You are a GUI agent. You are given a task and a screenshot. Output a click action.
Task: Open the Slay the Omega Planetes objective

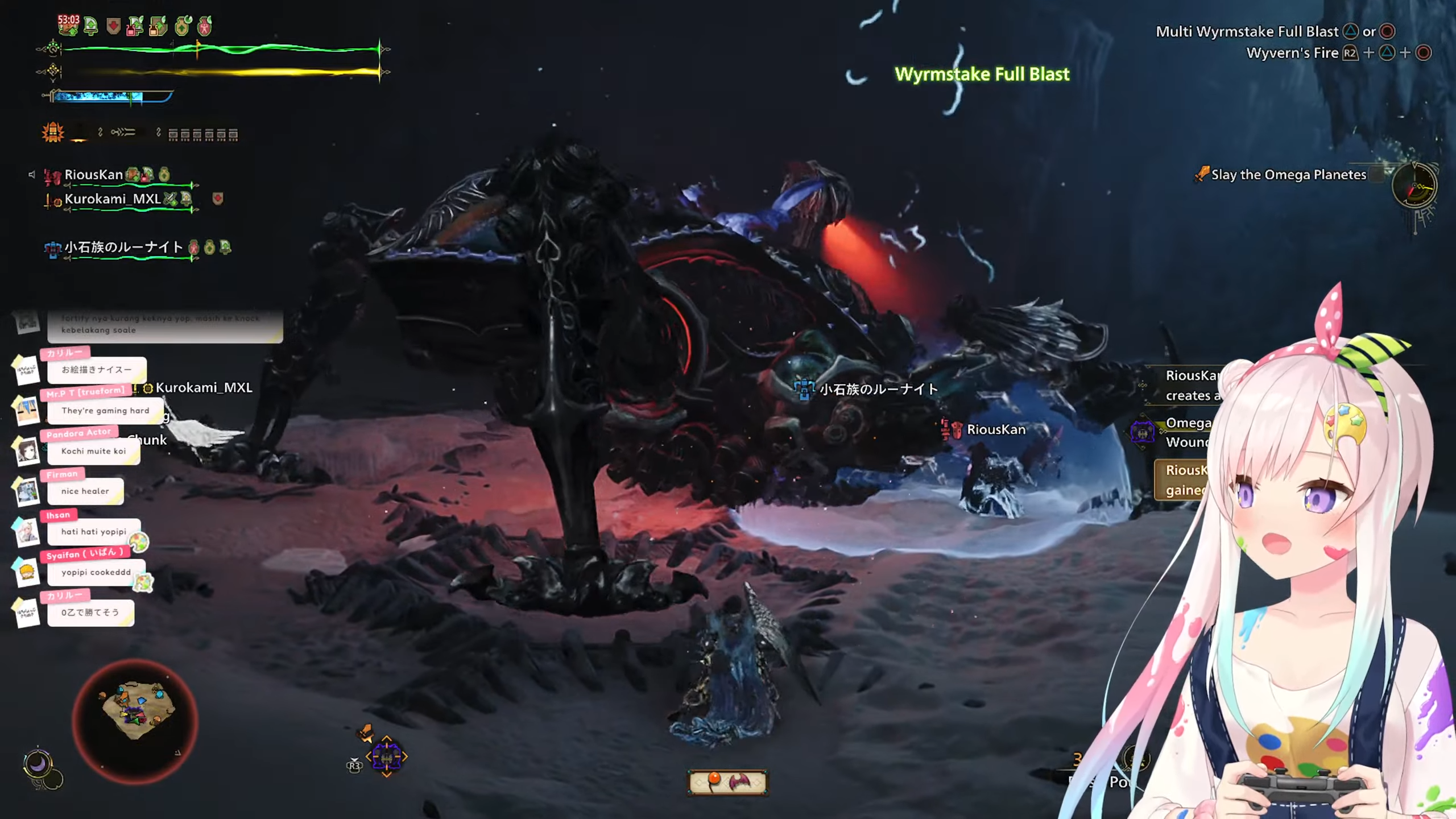point(1288,175)
